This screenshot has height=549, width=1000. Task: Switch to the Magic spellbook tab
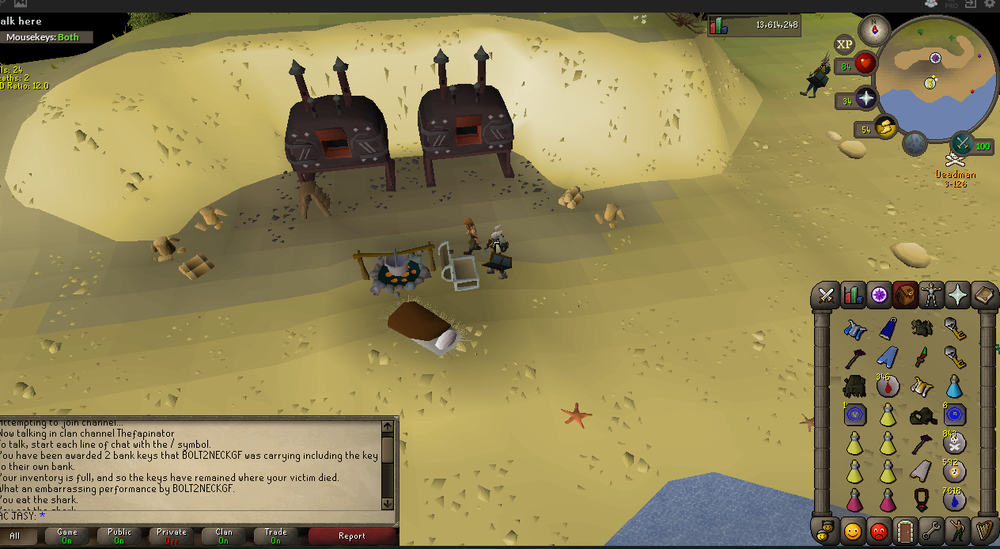[985, 295]
